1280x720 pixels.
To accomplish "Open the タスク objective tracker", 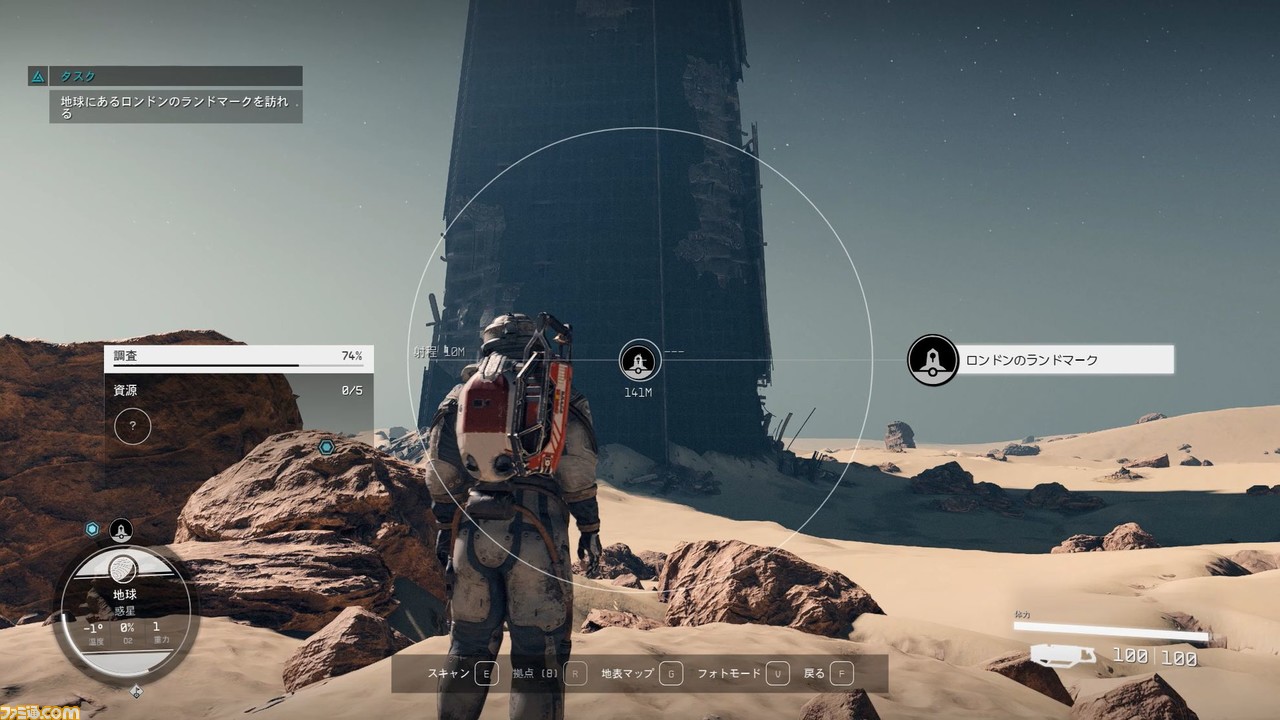I will click(165, 76).
